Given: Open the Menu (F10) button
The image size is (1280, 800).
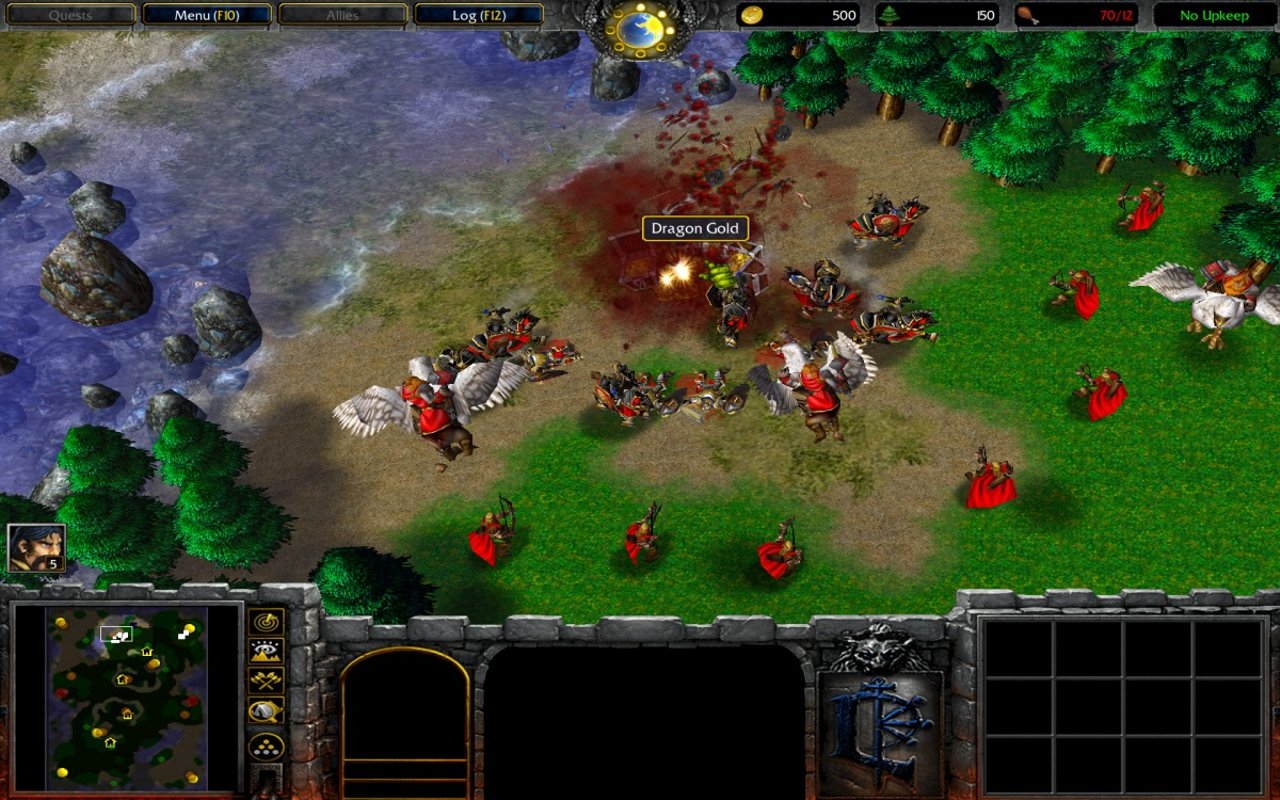Looking at the screenshot, I should click(x=207, y=15).
